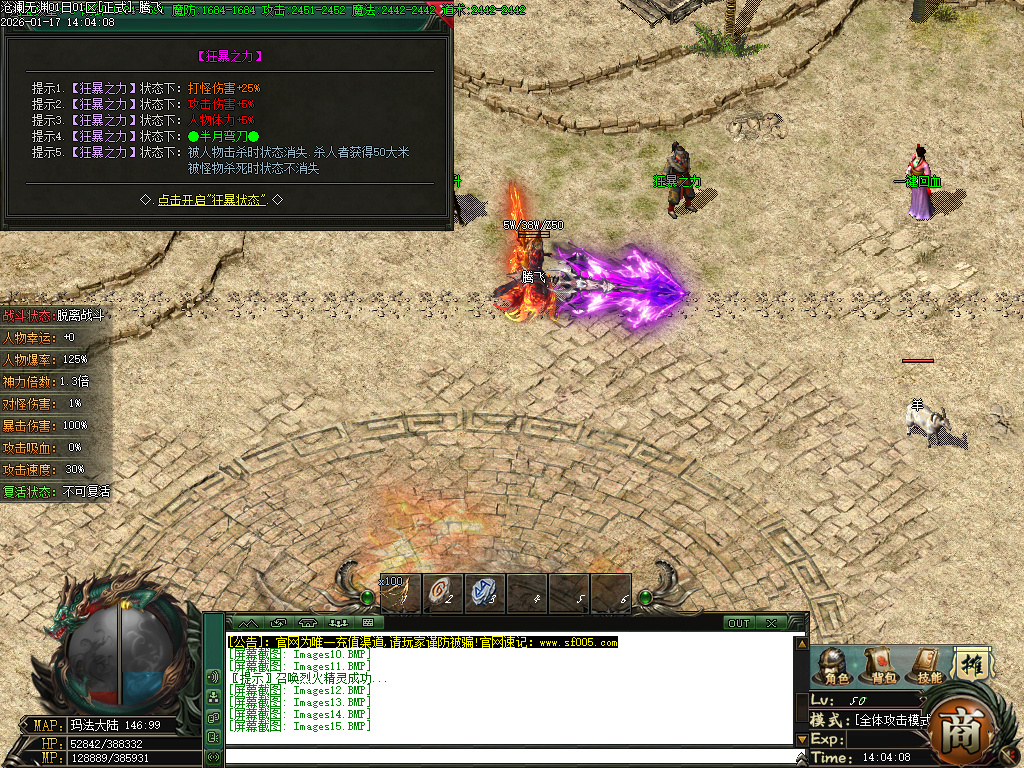Use the x100 item in hotbar slot 1
Screen dimensions: 1024x768
(x=400, y=592)
